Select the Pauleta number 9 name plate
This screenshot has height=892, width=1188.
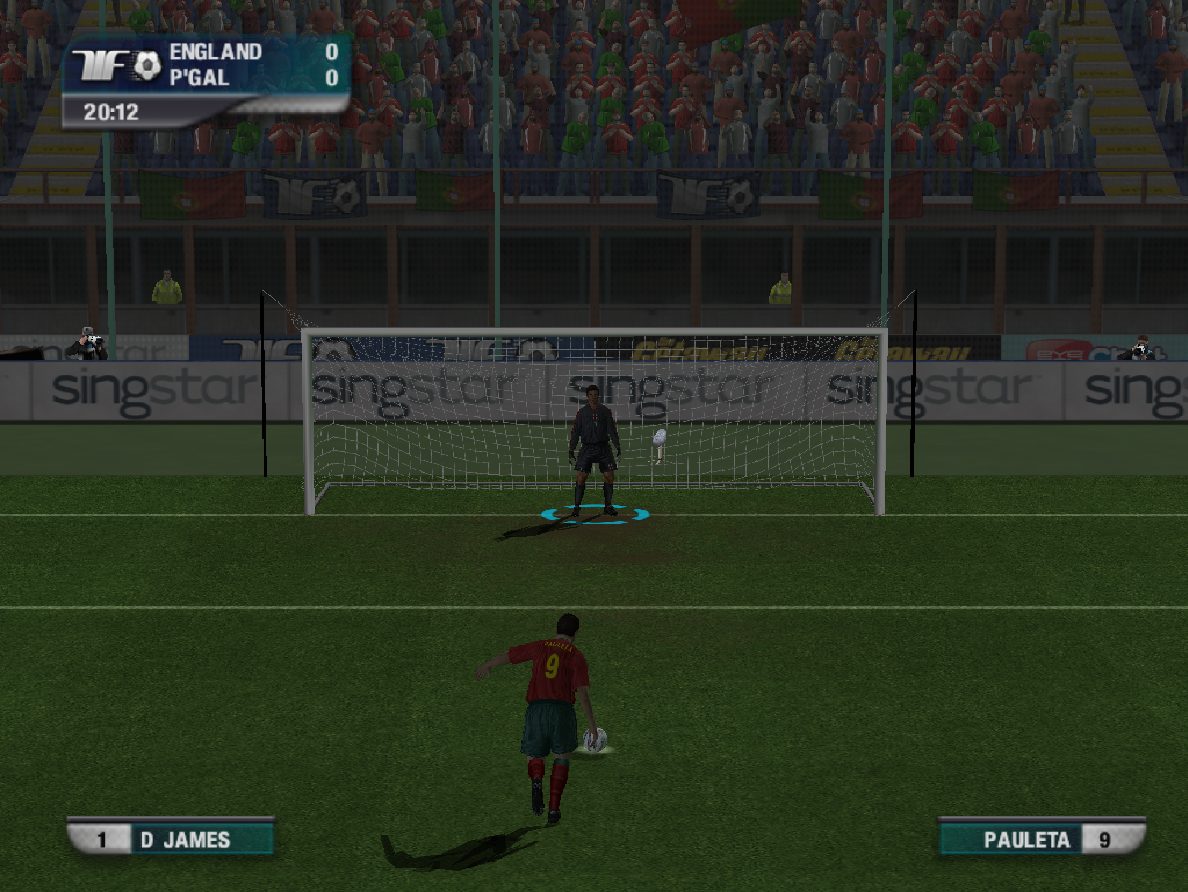pos(1041,838)
